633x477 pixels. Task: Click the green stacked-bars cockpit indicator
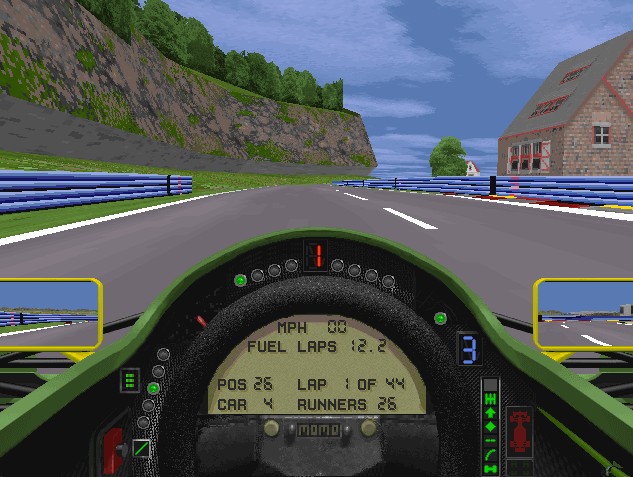pyautogui.click(x=129, y=381)
